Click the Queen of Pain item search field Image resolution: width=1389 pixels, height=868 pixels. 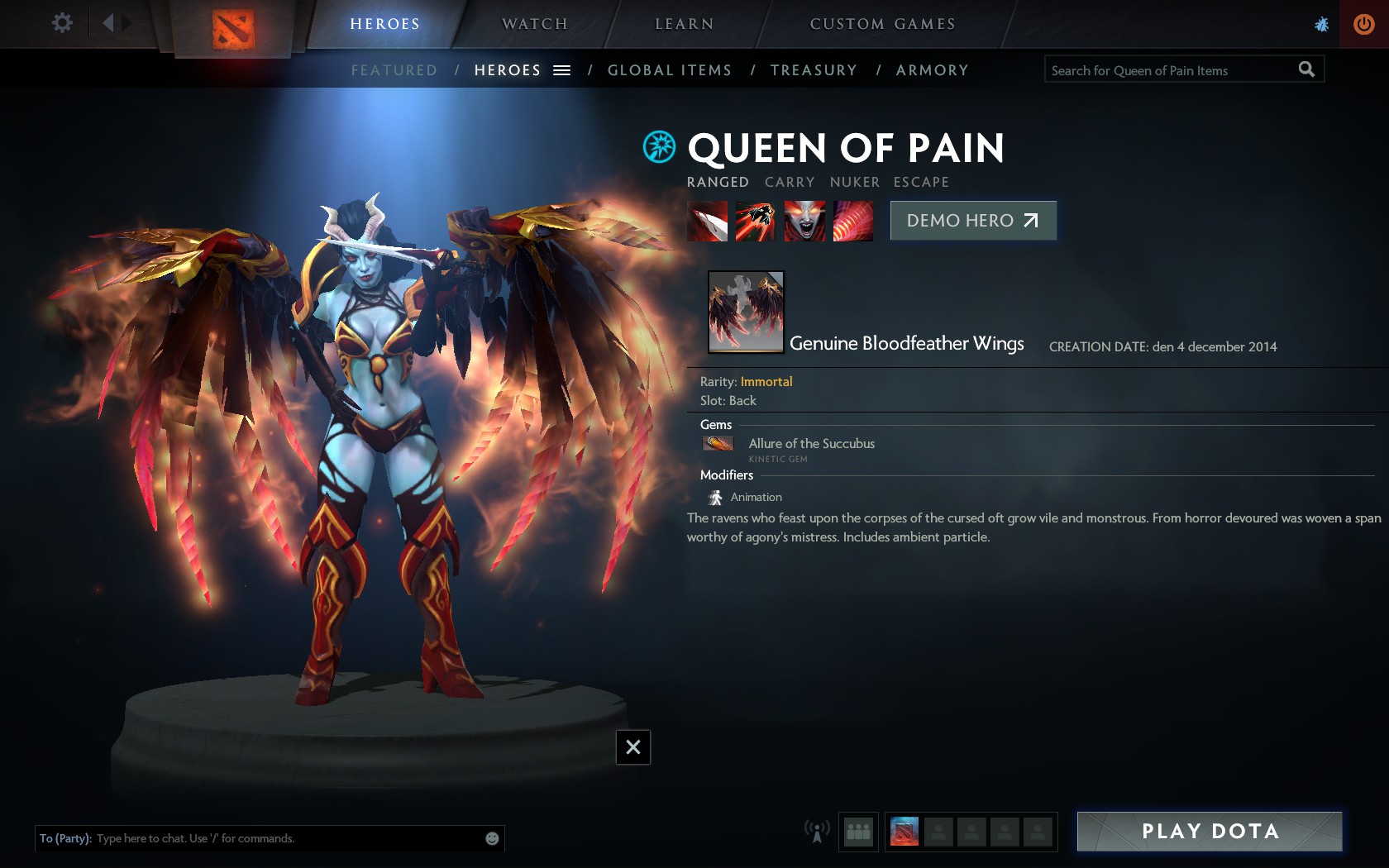(1170, 70)
